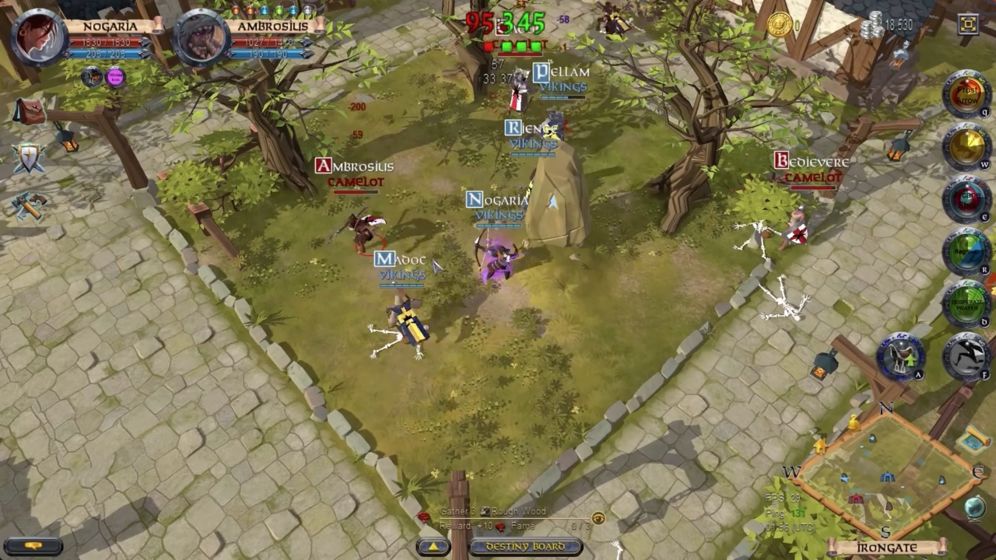Viewport: 996px width, 560px height.
Task: Activate the green and blue R ability
Action: tap(966, 251)
